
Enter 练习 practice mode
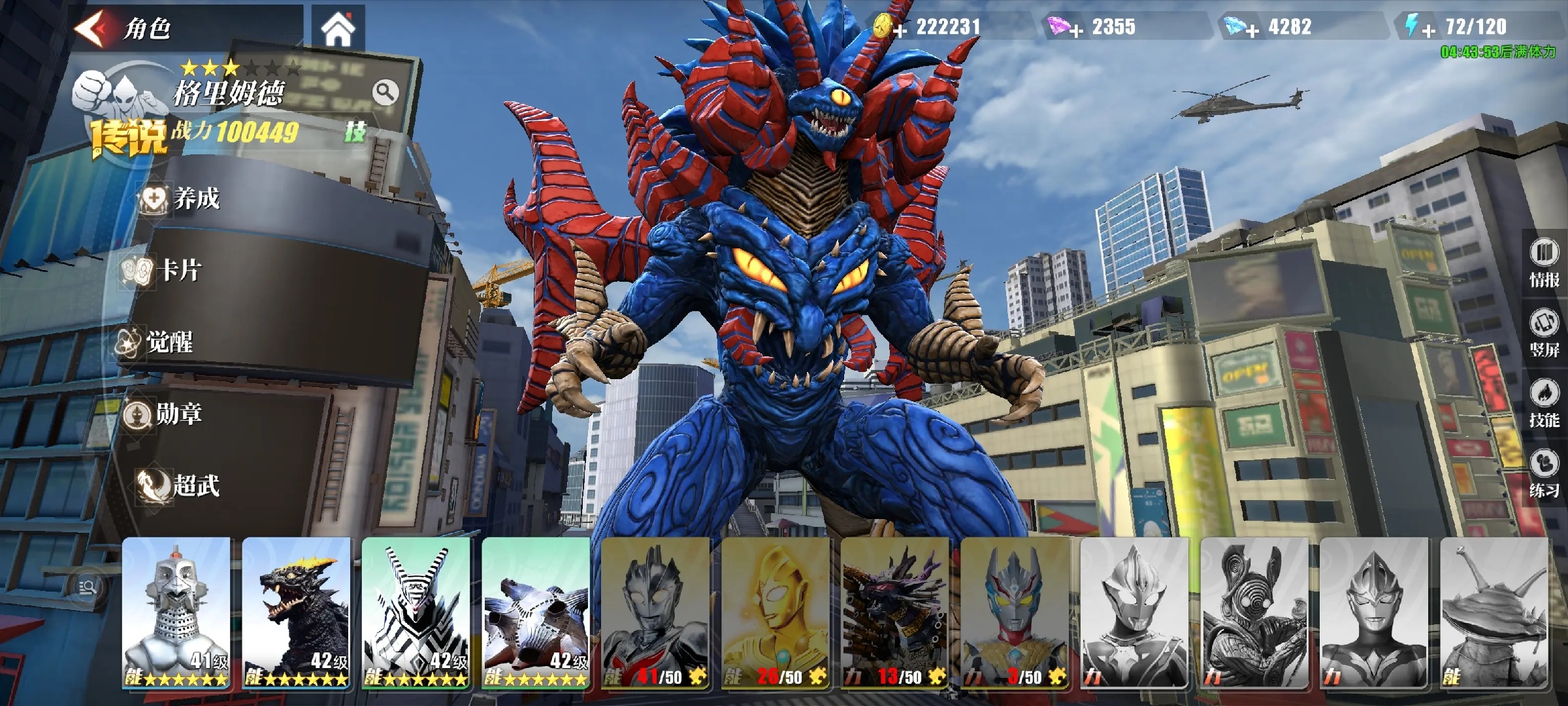click(1544, 473)
